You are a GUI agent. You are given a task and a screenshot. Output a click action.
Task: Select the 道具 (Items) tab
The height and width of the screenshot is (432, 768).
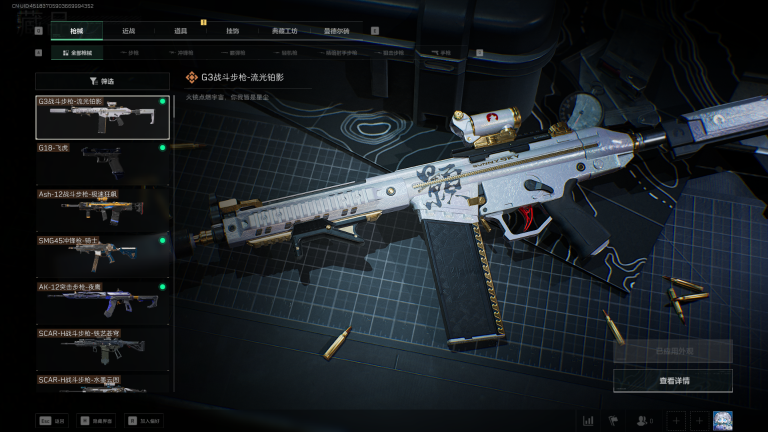[180, 31]
